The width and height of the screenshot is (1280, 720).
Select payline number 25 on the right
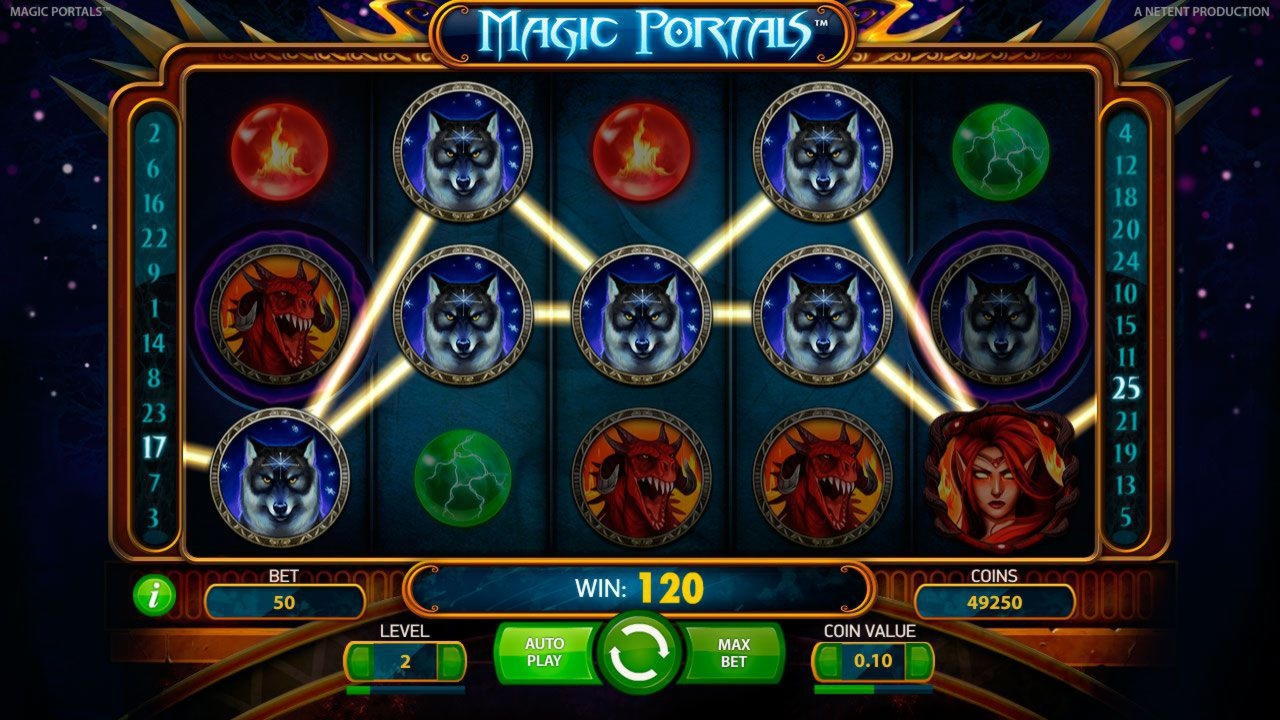[x=1126, y=388]
